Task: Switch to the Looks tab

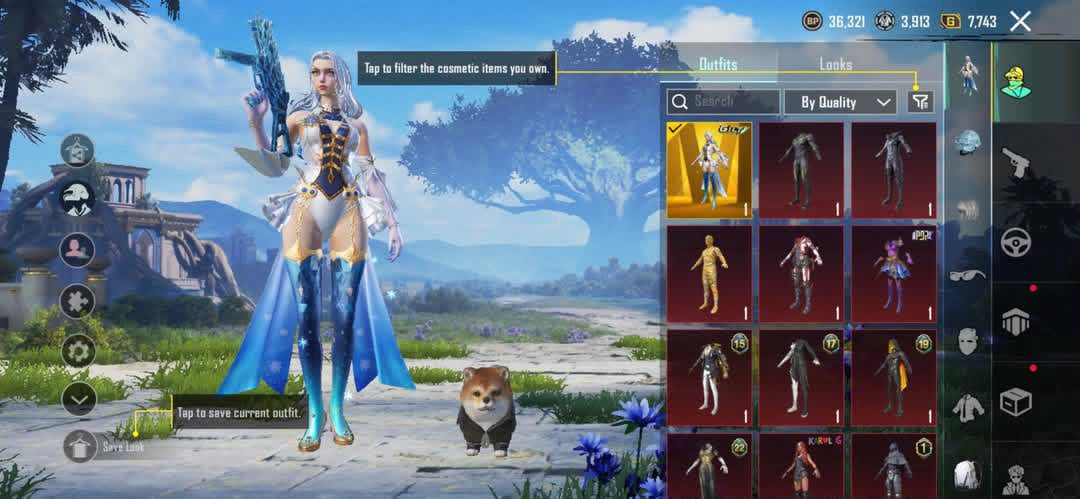Action: 835,64
